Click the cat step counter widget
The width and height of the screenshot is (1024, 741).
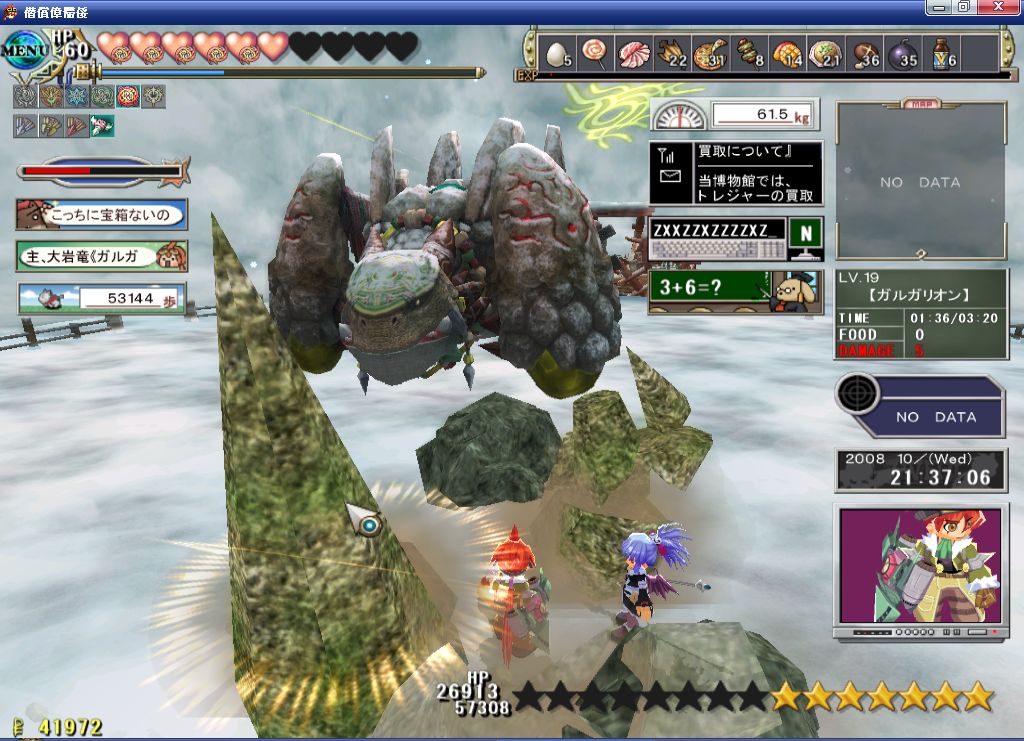click(x=101, y=298)
